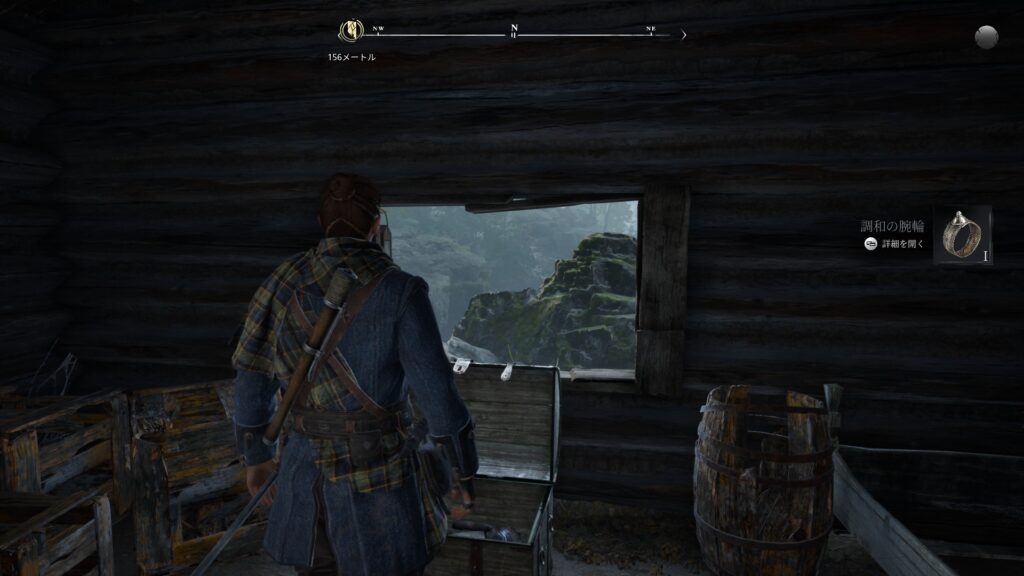This screenshot has width=1024, height=576.
Task: Click the grey circle indicator in the corner
Action: [987, 37]
